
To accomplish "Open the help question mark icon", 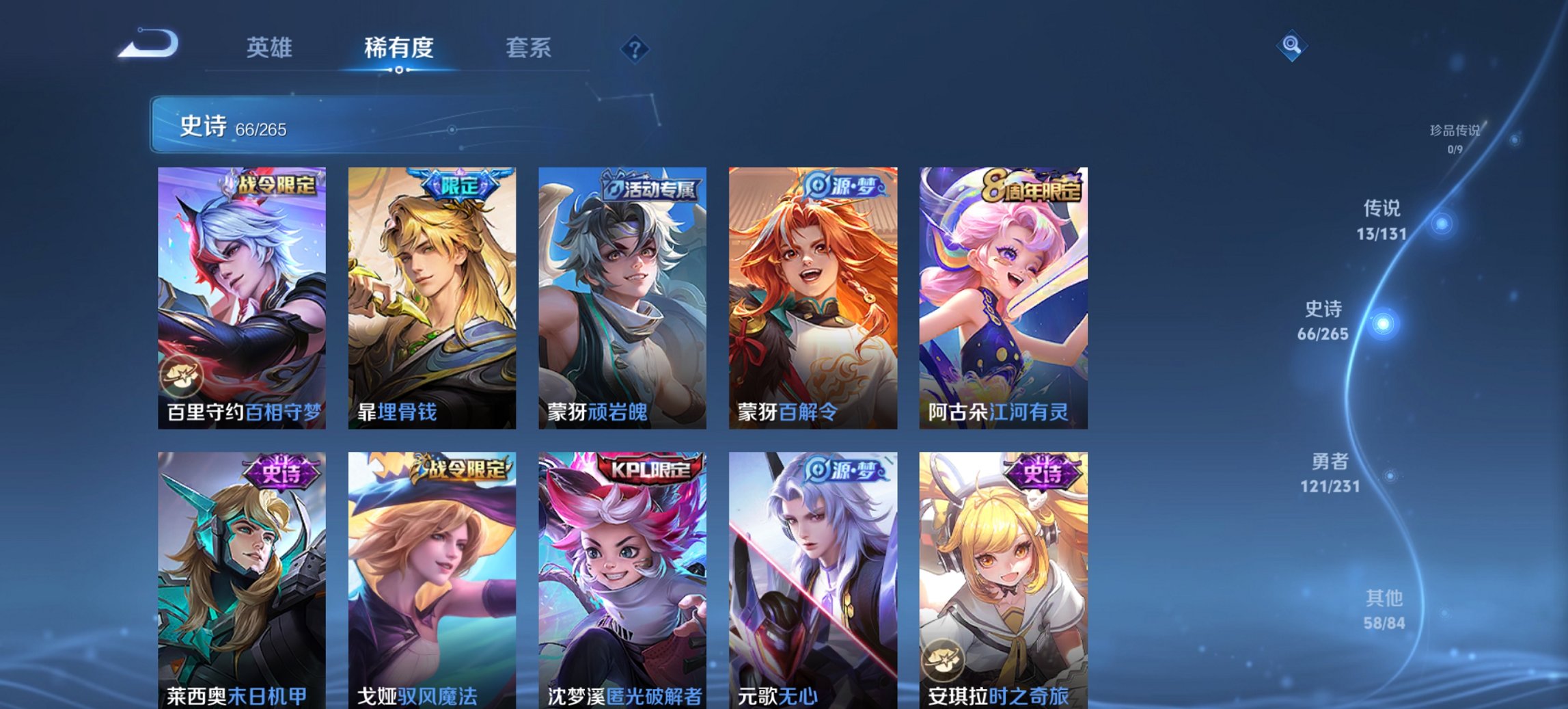I will pos(635,48).
